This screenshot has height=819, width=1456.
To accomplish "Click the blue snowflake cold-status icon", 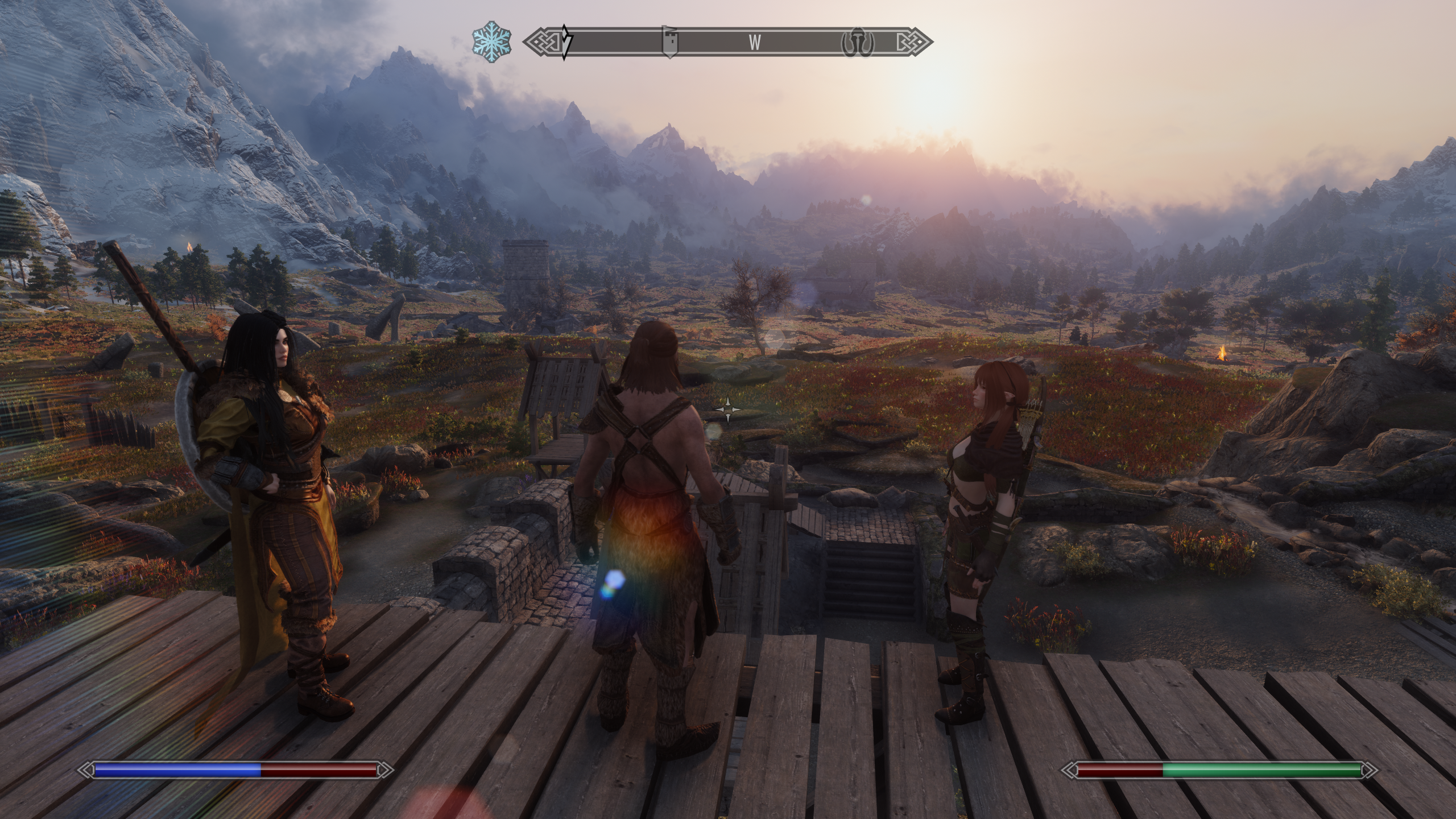I will tap(492, 42).
